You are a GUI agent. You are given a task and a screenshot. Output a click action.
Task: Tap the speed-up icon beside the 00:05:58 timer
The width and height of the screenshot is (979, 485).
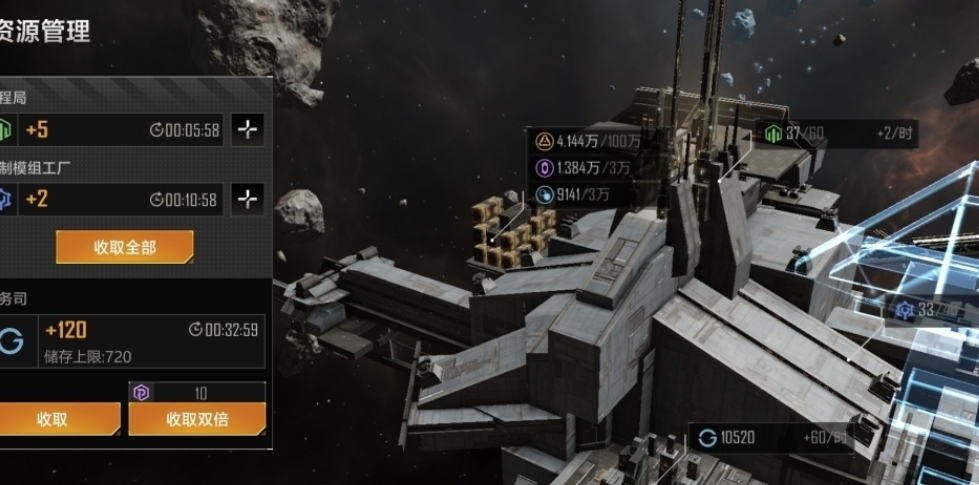point(248,130)
